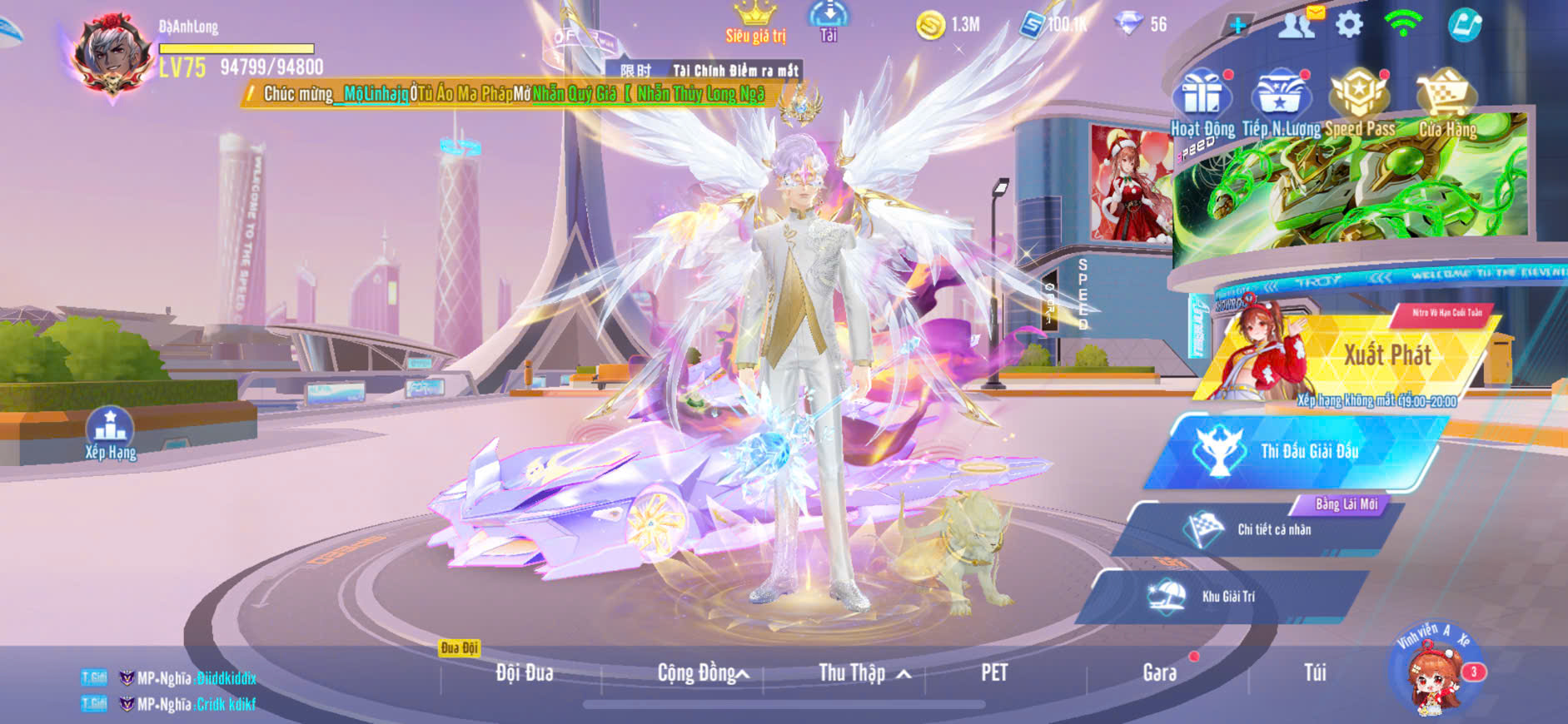Open the Siêu giá trị crown offer
The image size is (1568, 724).
(755, 22)
